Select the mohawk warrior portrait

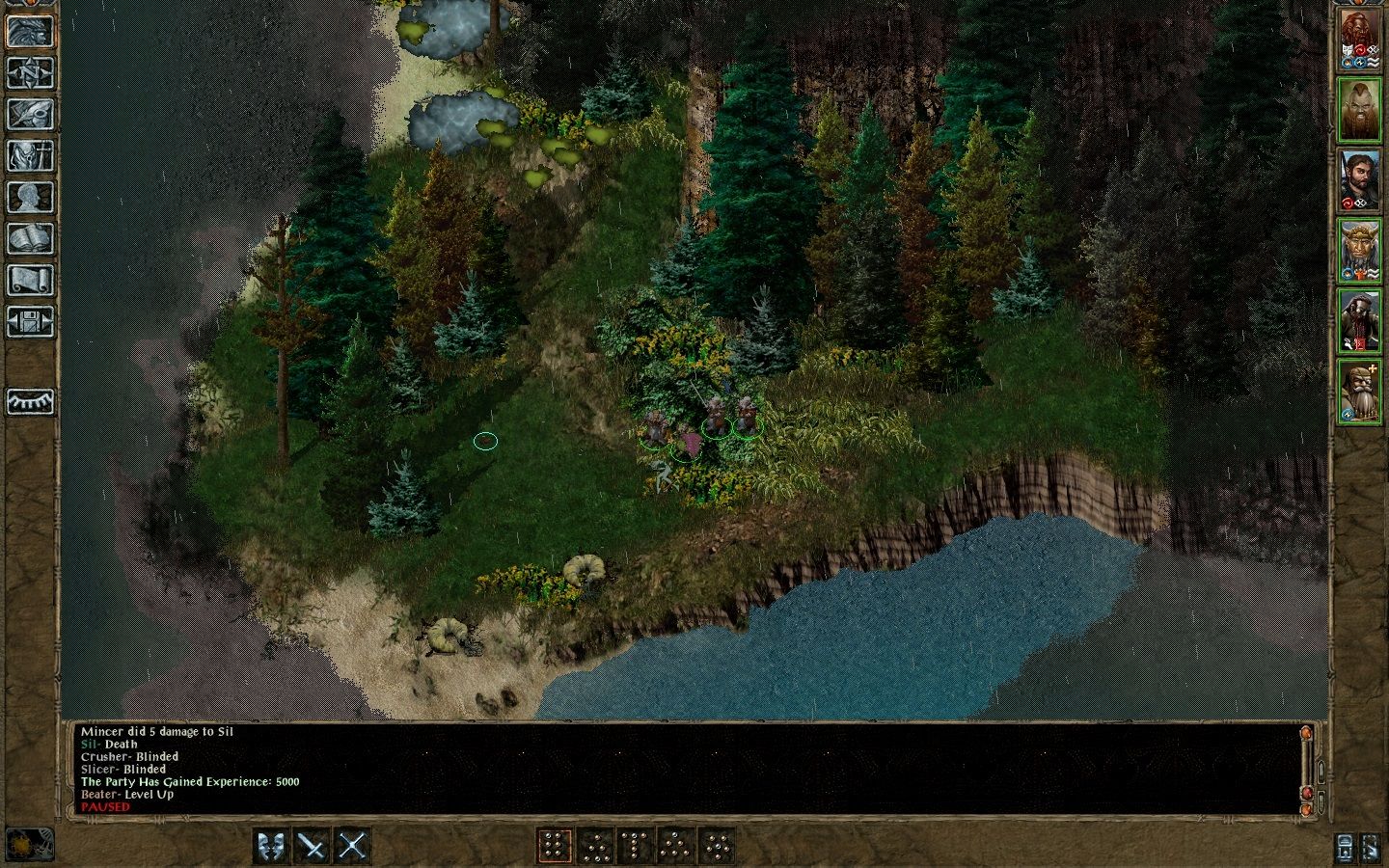[x=1359, y=111]
